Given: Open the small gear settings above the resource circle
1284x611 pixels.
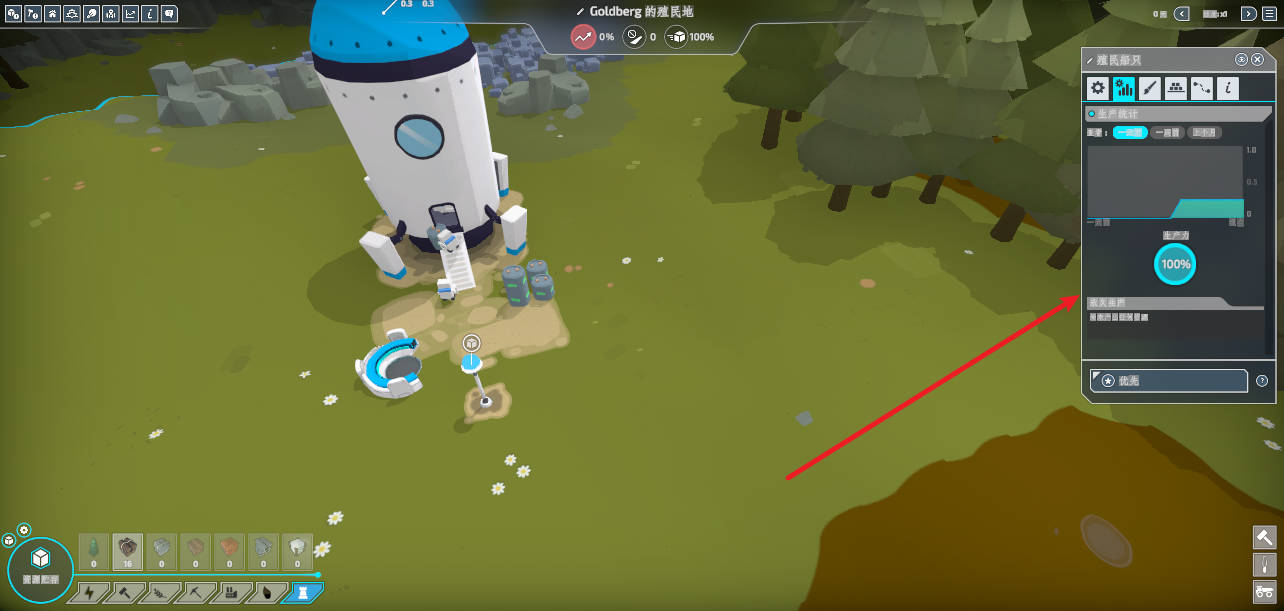Looking at the screenshot, I should 25,530.
